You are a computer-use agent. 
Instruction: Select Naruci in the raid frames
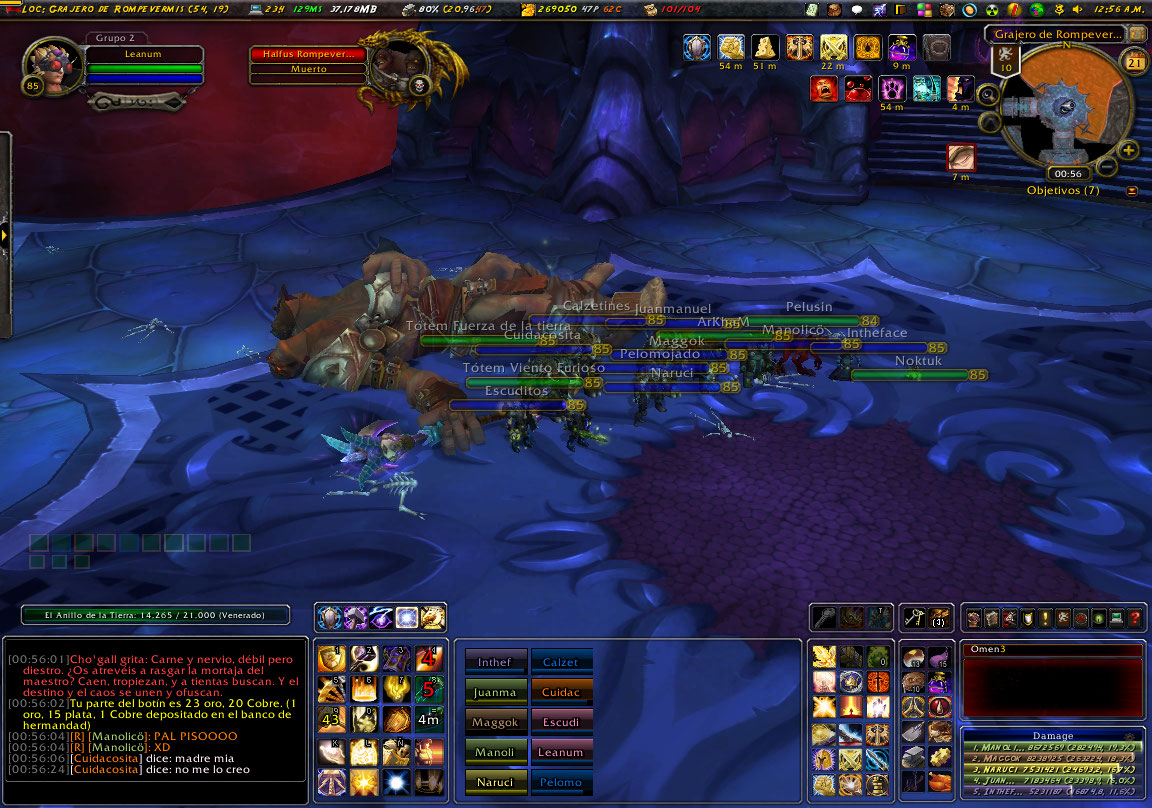(x=496, y=780)
